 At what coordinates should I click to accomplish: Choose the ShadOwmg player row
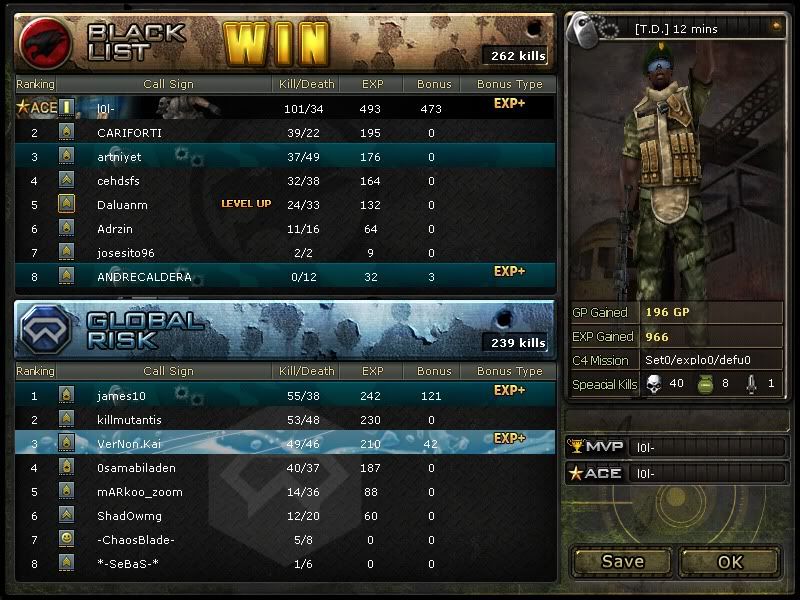click(285, 516)
